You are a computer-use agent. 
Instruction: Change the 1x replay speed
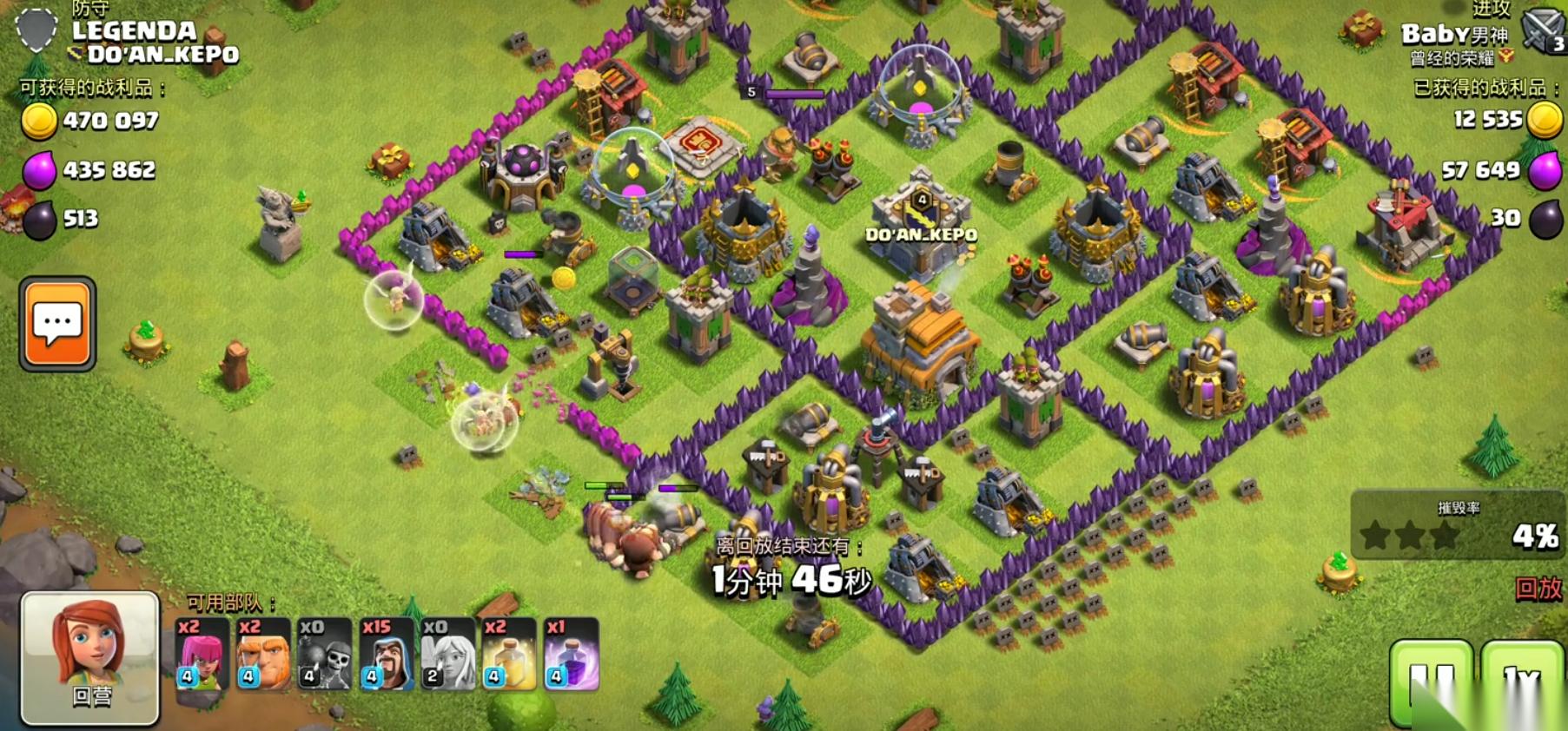click(x=1522, y=682)
